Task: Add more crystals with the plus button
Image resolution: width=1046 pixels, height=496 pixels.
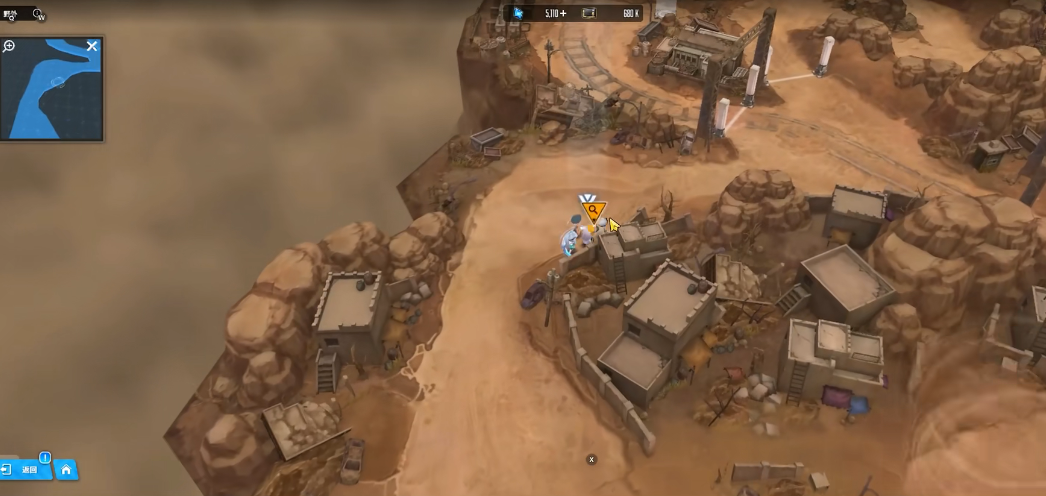Action: click(x=563, y=13)
